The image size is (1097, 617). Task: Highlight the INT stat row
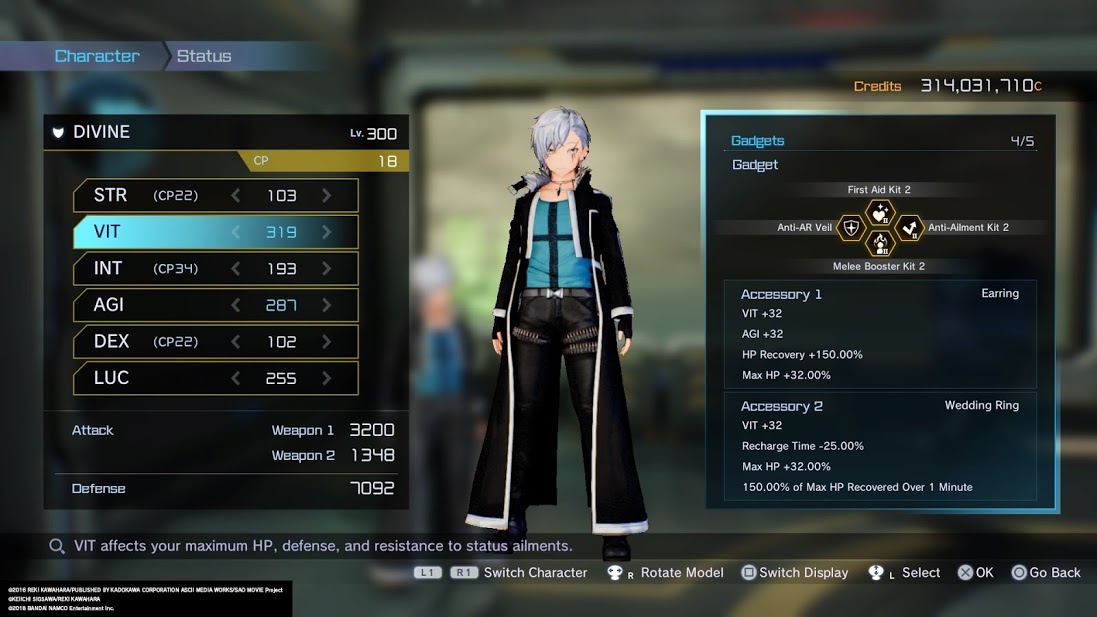(x=215, y=269)
